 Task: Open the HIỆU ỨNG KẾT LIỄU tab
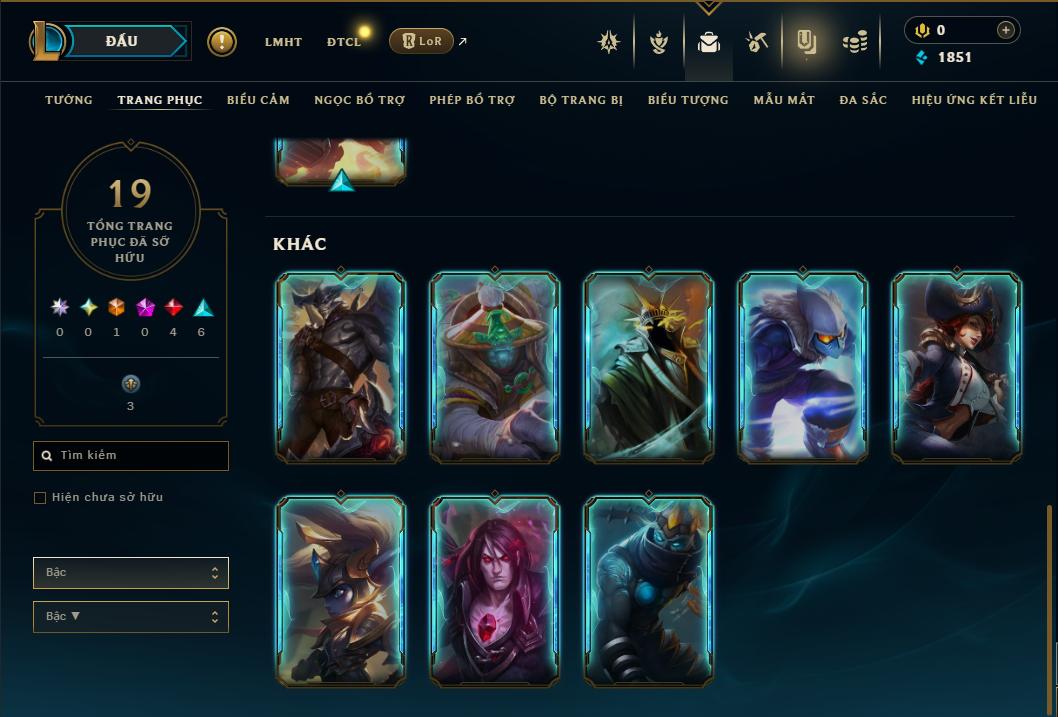click(974, 100)
